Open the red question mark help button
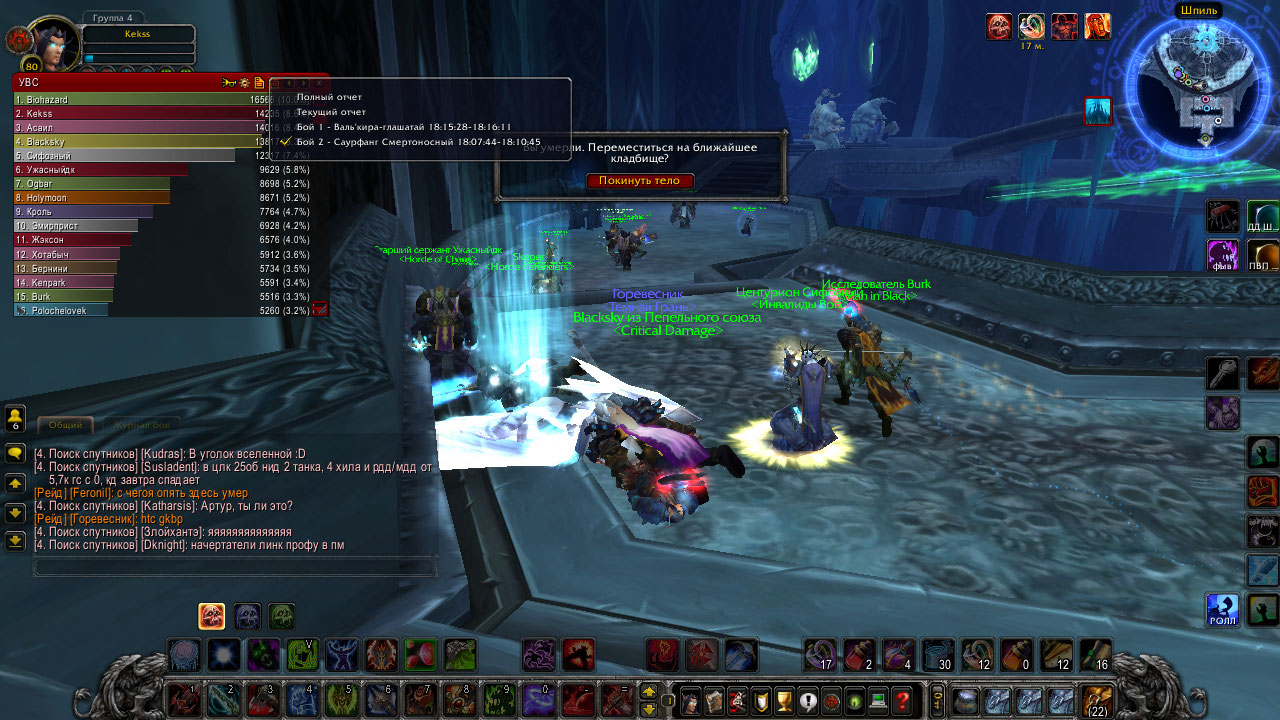 (903, 700)
